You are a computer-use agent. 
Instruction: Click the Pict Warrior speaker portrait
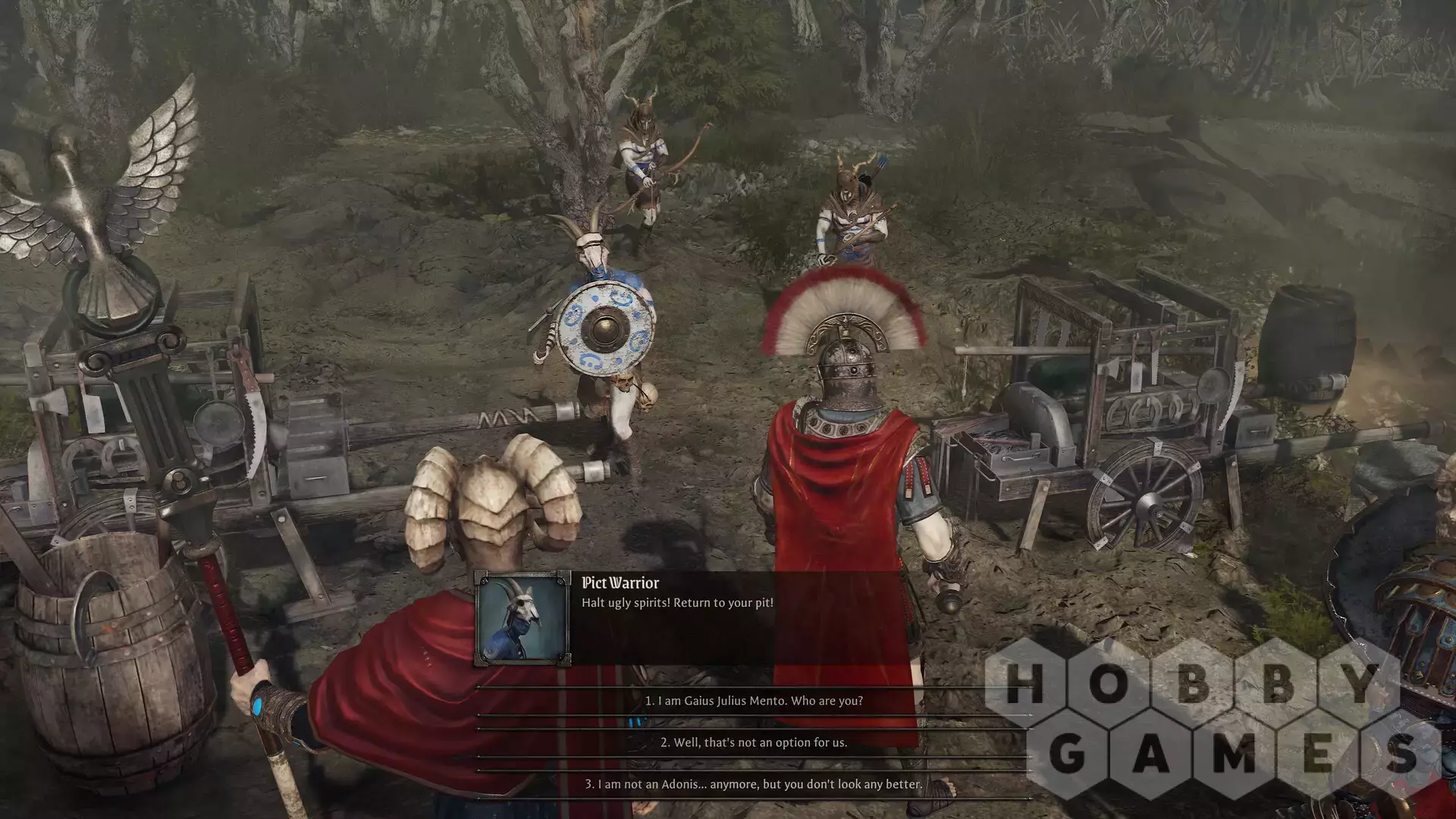(x=522, y=619)
